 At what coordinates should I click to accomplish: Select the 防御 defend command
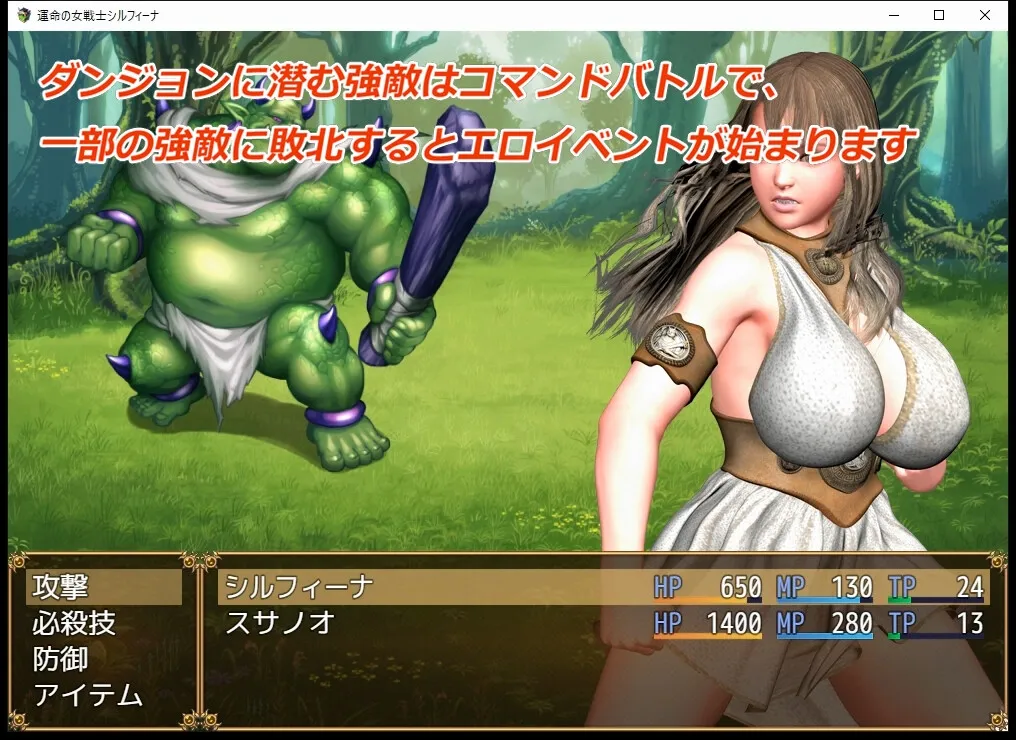pyautogui.click(x=104, y=660)
